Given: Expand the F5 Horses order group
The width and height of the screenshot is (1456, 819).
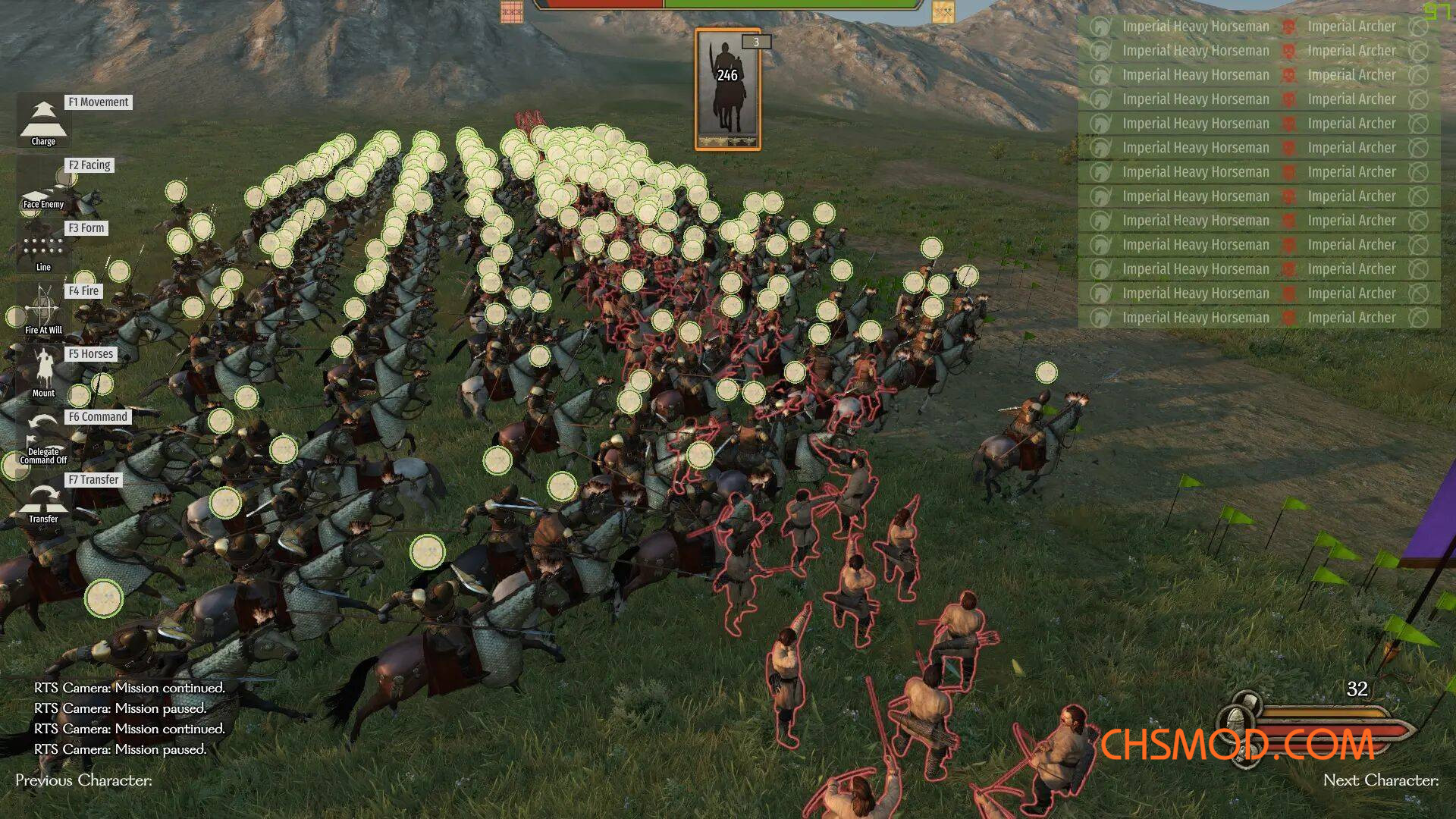Looking at the screenshot, I should pyautogui.click(x=90, y=353).
